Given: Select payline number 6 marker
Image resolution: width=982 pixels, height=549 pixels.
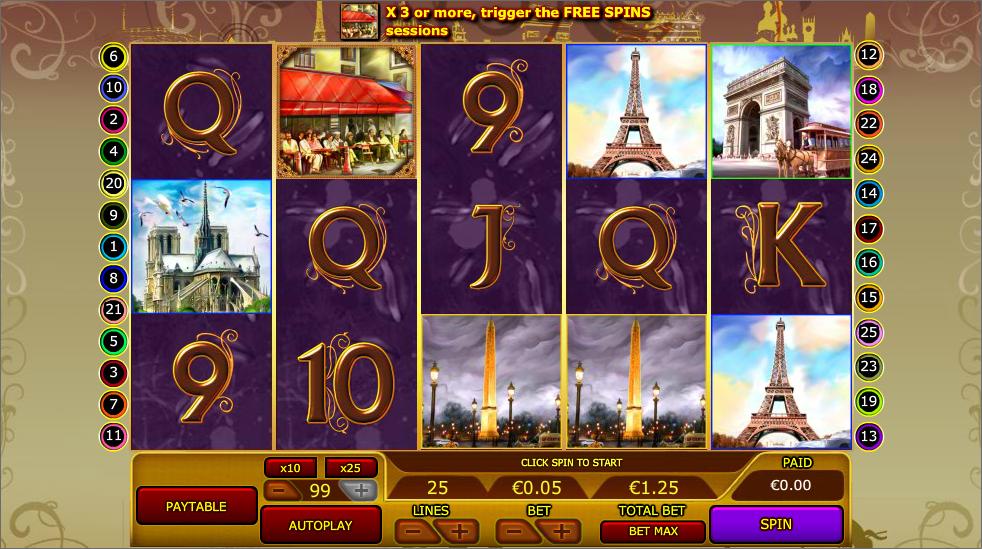Looking at the screenshot, I should (x=113, y=56).
